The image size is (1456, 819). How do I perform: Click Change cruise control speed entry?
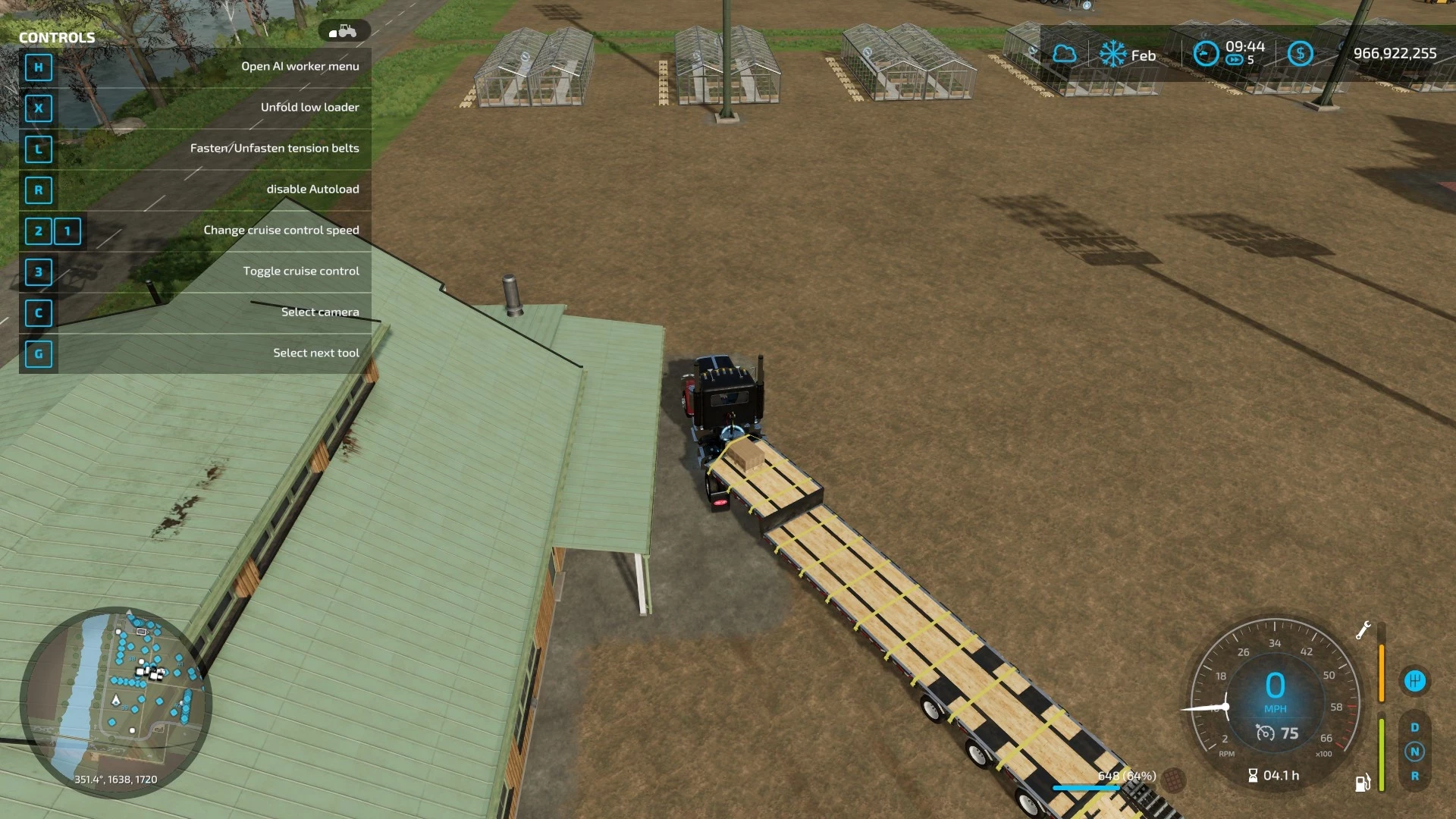[281, 230]
